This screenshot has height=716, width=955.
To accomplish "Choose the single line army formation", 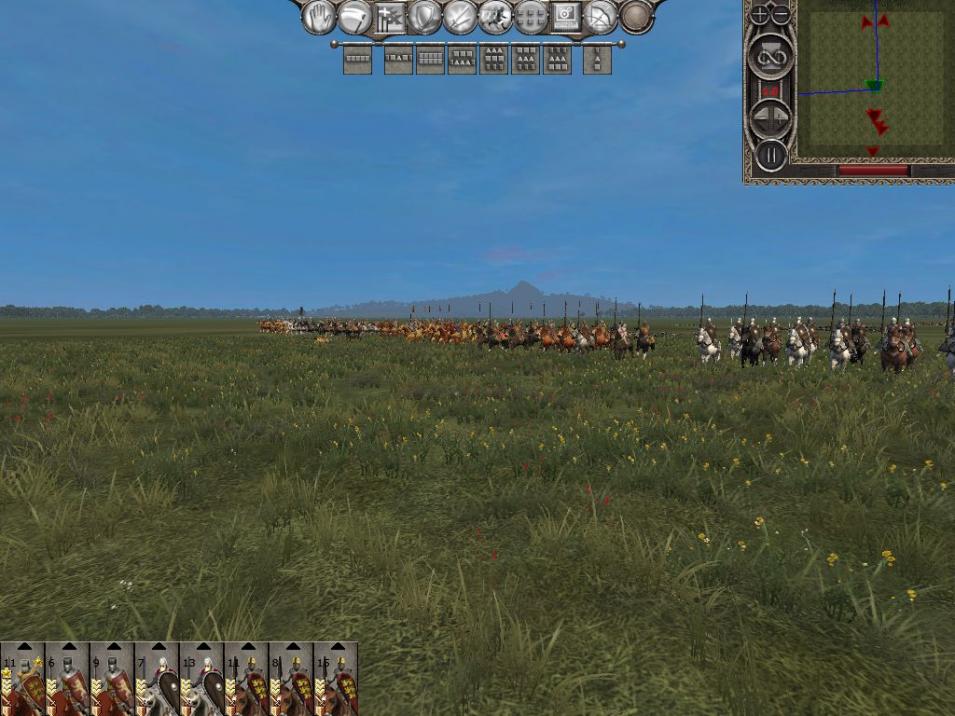I will click(x=357, y=61).
